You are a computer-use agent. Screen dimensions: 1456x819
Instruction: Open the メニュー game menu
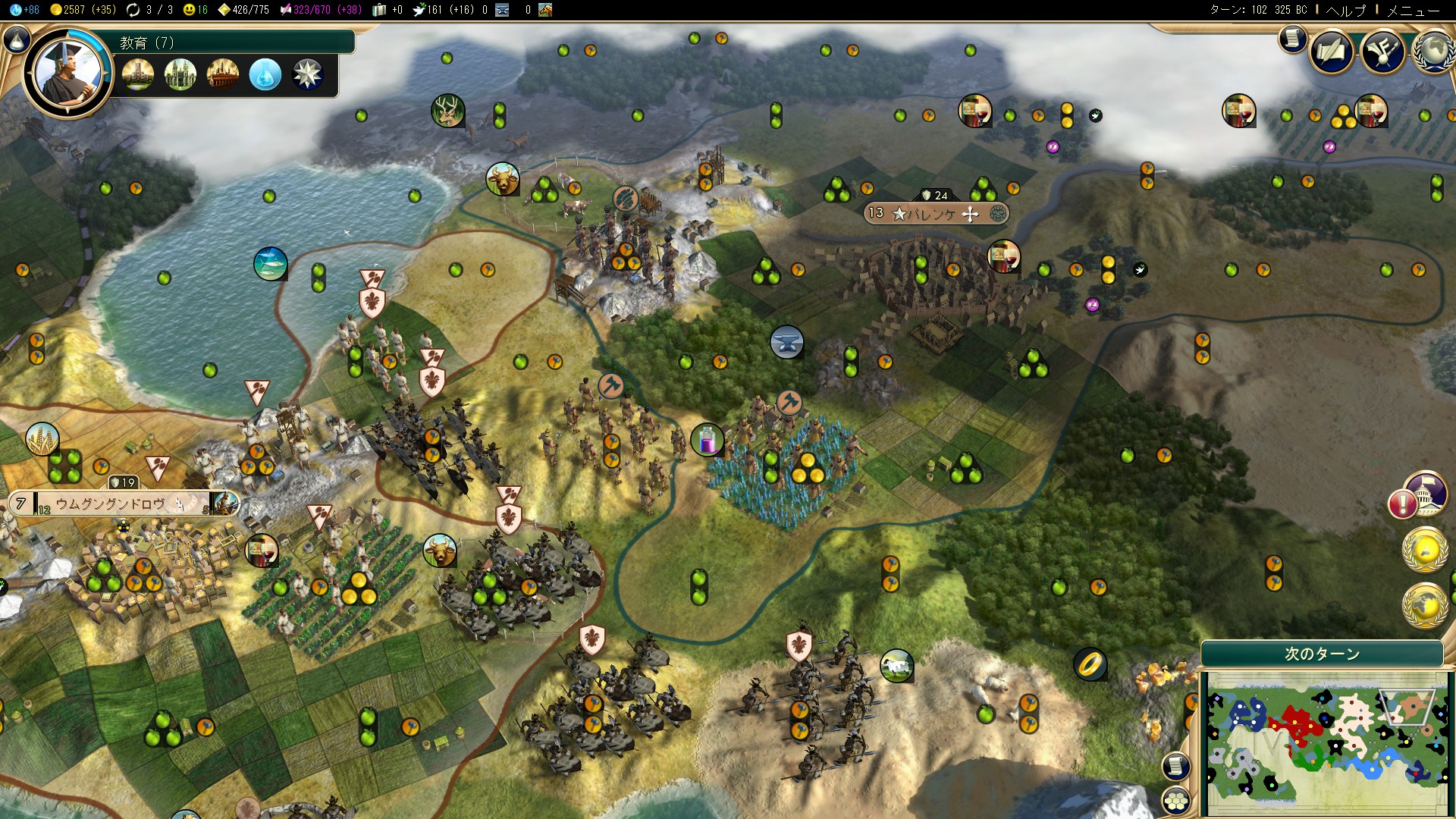pos(1413,10)
